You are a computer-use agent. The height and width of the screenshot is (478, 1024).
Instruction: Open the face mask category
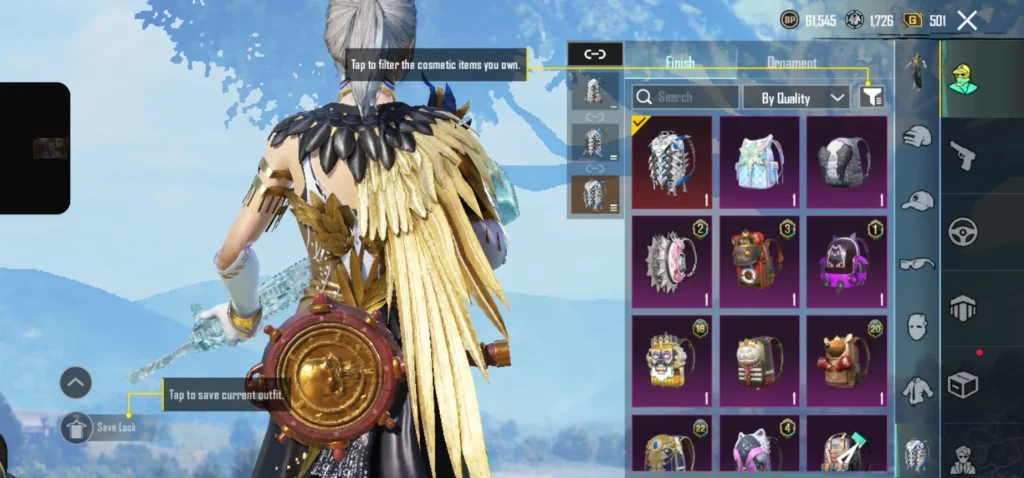pyautogui.click(x=917, y=326)
